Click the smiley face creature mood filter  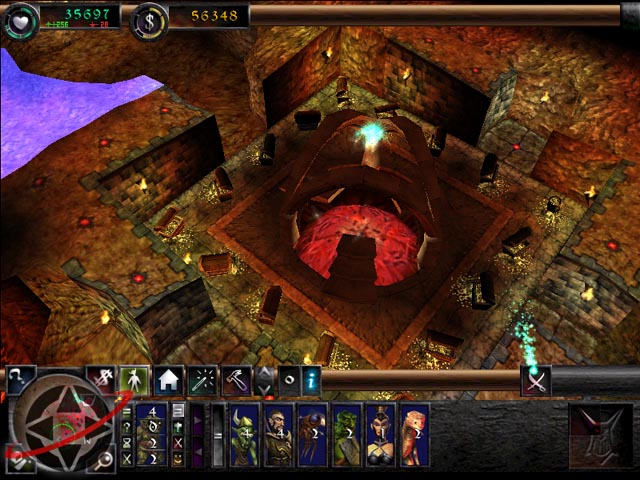coord(177,458)
